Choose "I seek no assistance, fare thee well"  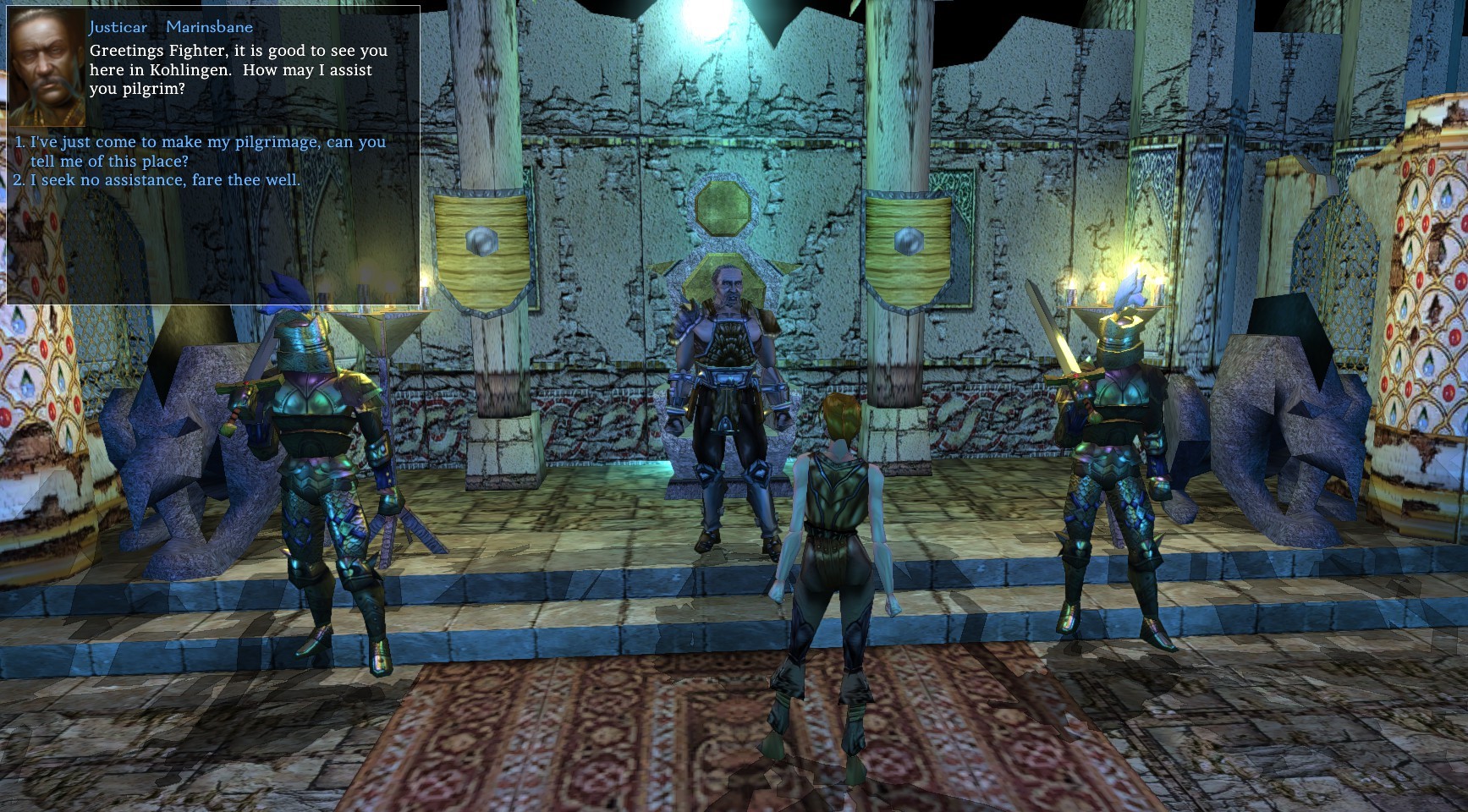[x=165, y=180]
